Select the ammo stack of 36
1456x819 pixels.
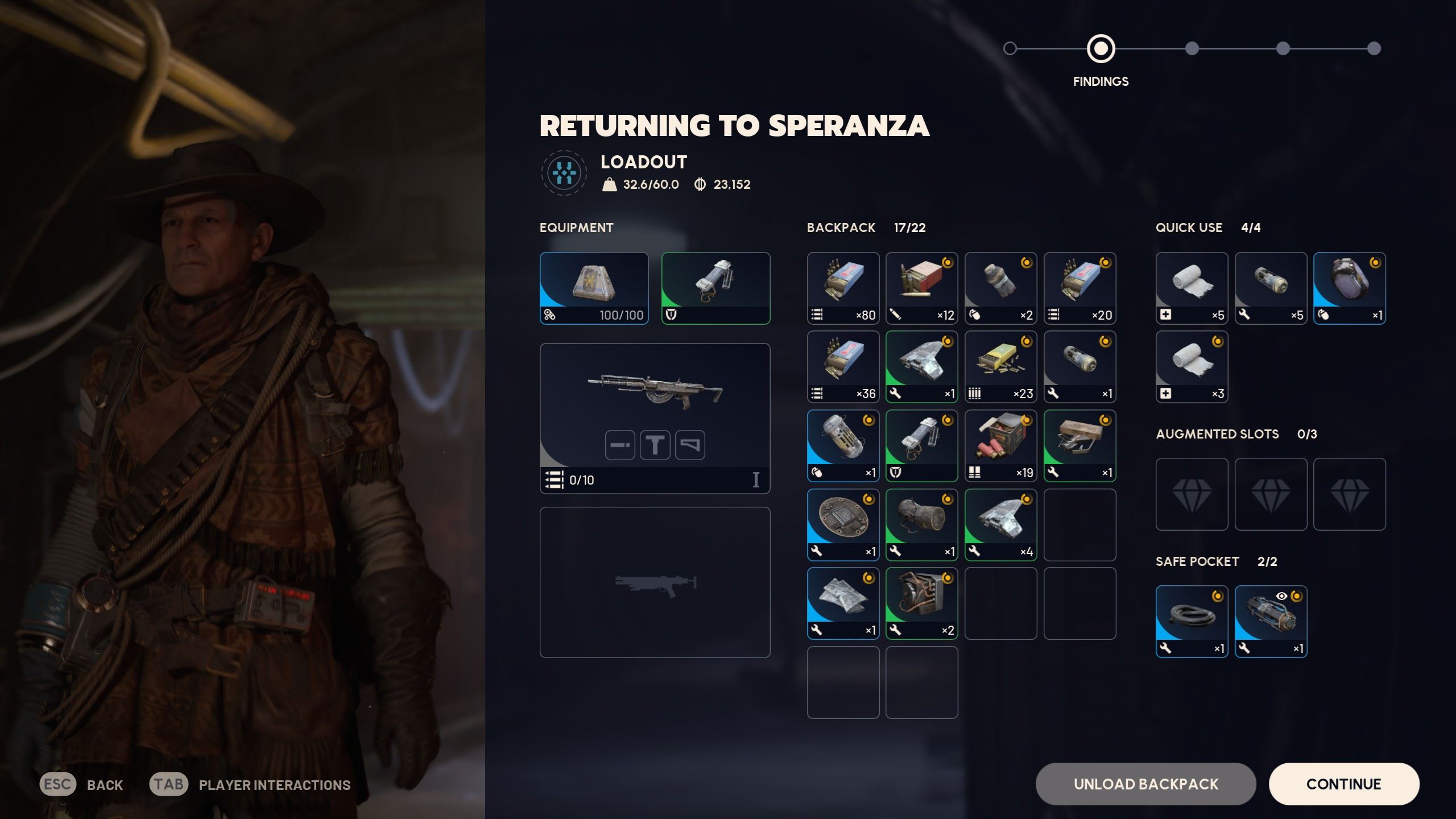pos(843,367)
